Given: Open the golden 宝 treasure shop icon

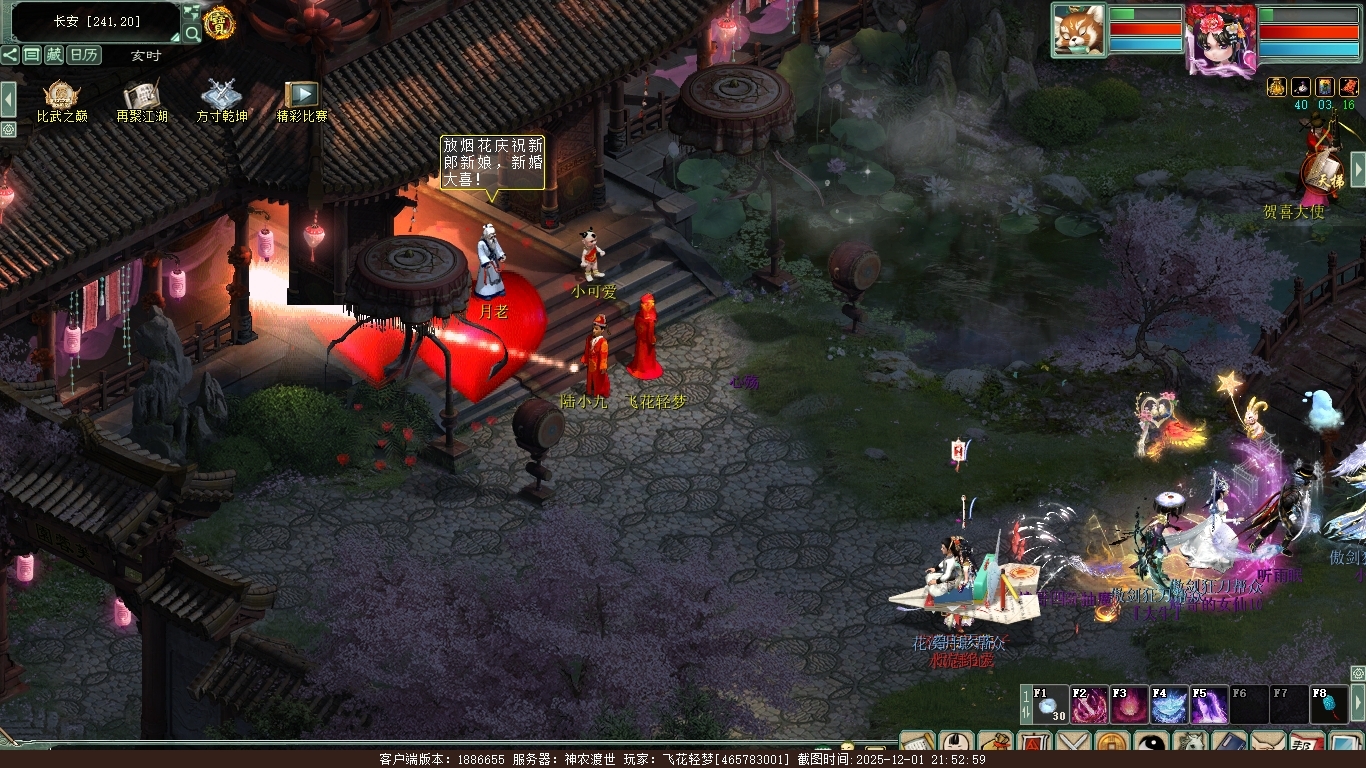Looking at the screenshot, I should (218, 22).
